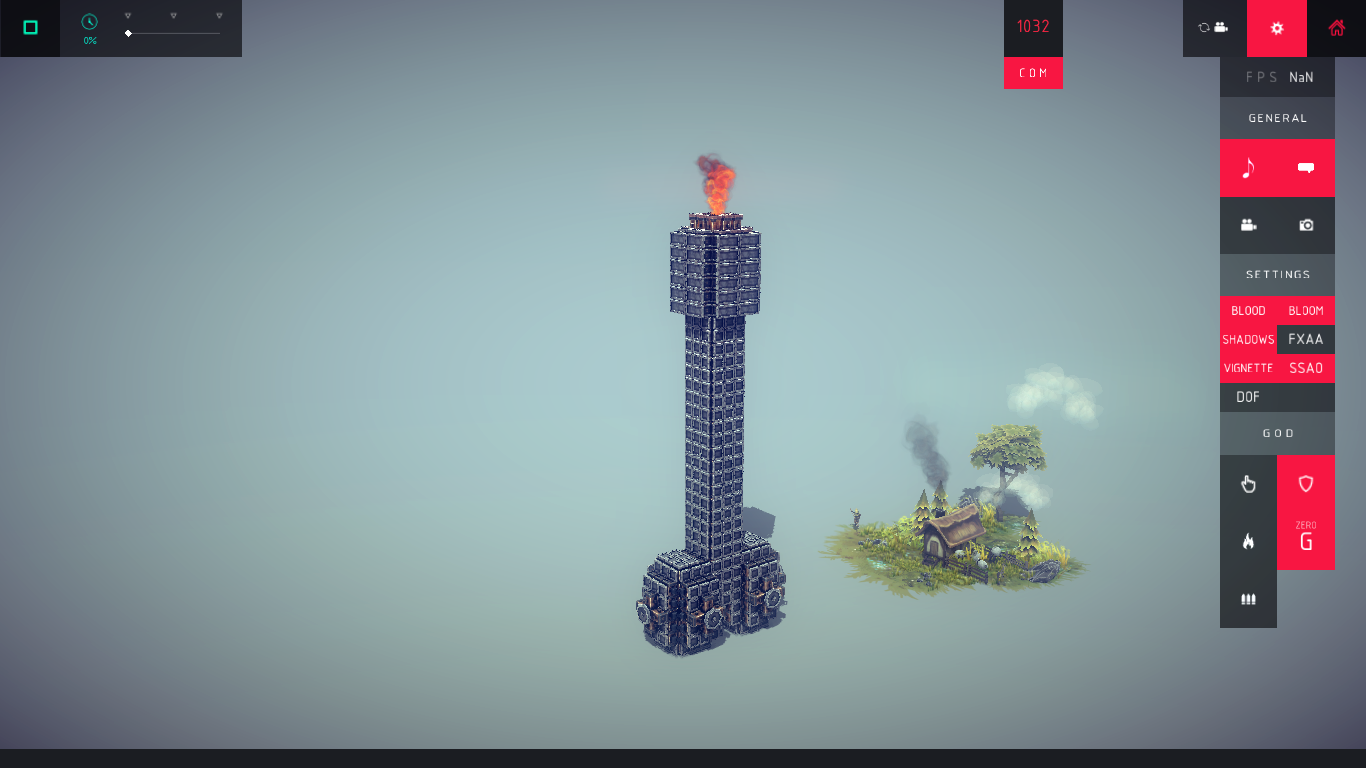Click the camera reset icon

tap(1214, 28)
